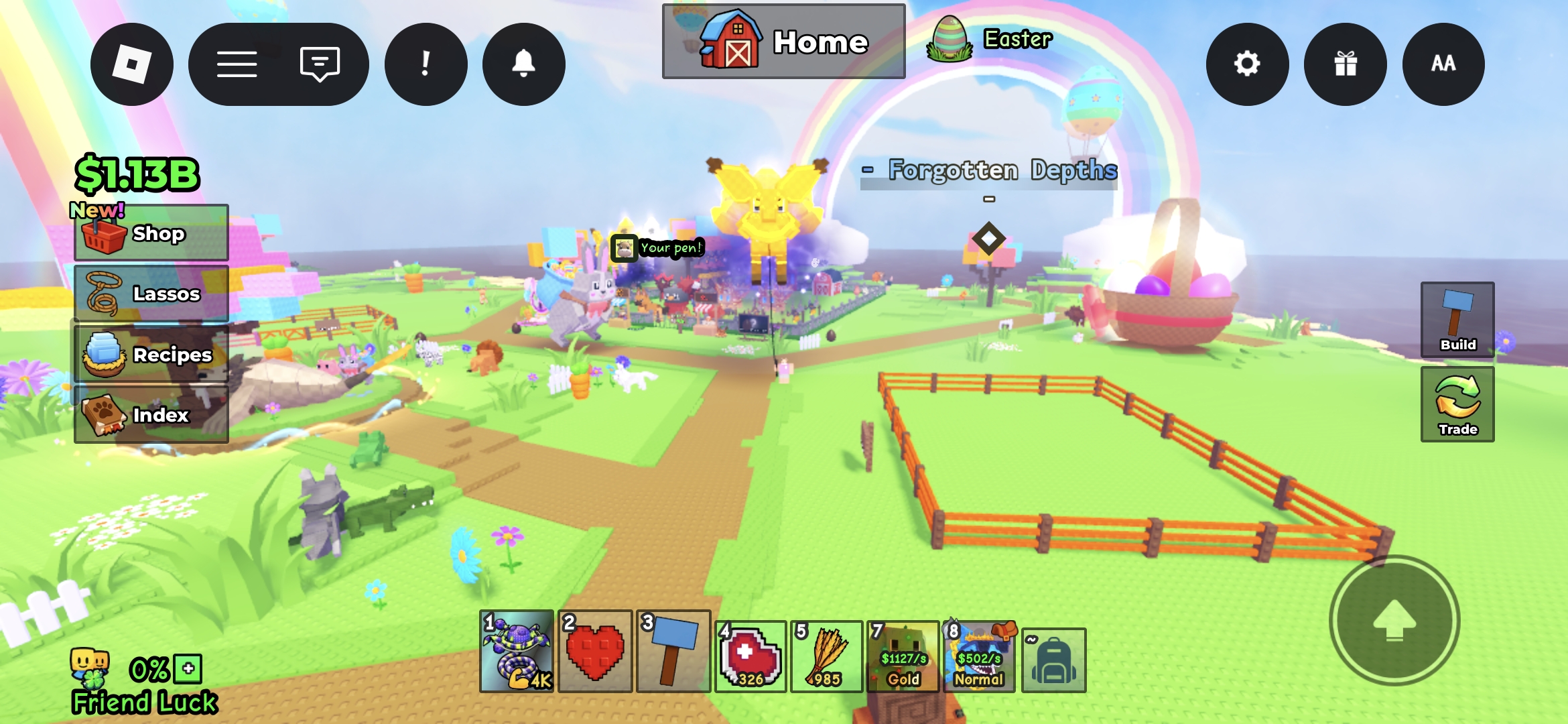1568x724 pixels.
Task: Enter Build mode with the hammer
Action: [1457, 320]
